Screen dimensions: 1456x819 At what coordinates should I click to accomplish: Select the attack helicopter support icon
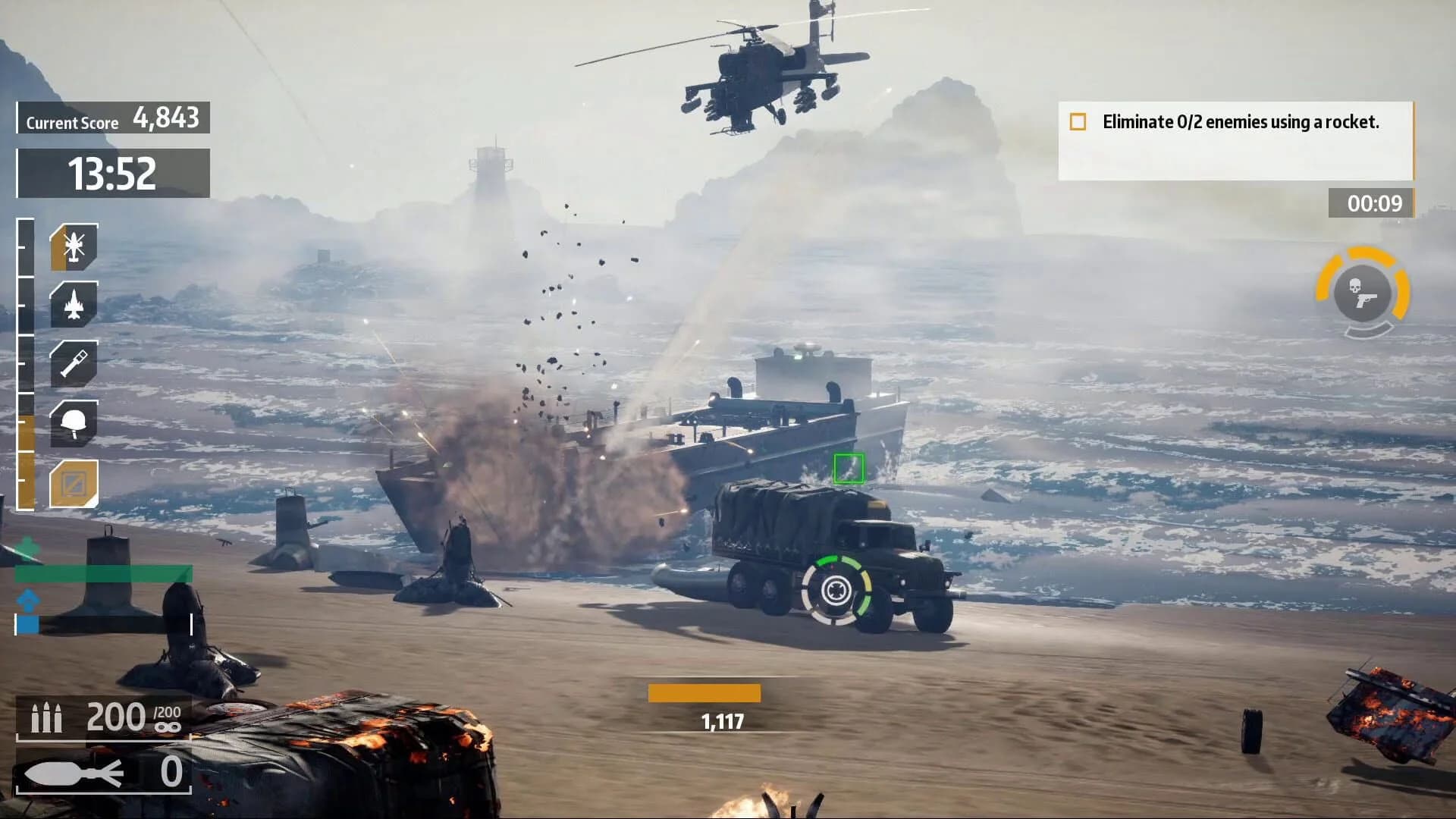coord(74,246)
